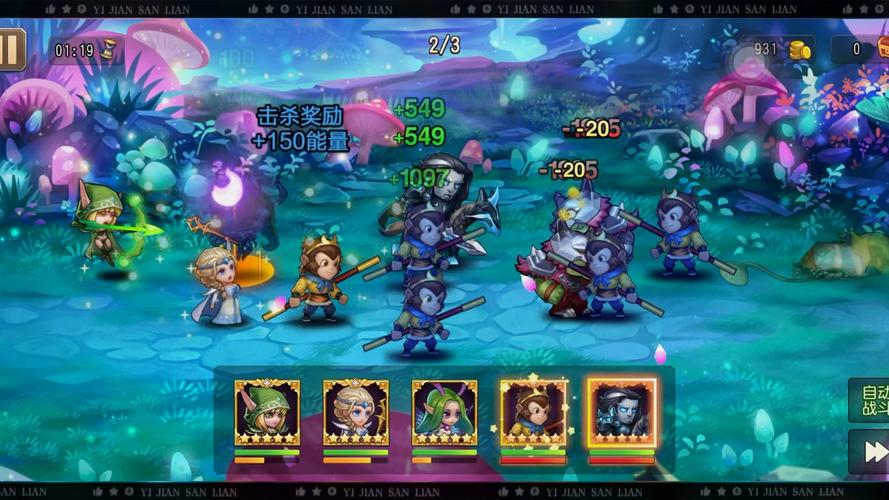889x500 pixels.
Task: Choose the green-haired elf hero portrait
Action: (x=444, y=412)
